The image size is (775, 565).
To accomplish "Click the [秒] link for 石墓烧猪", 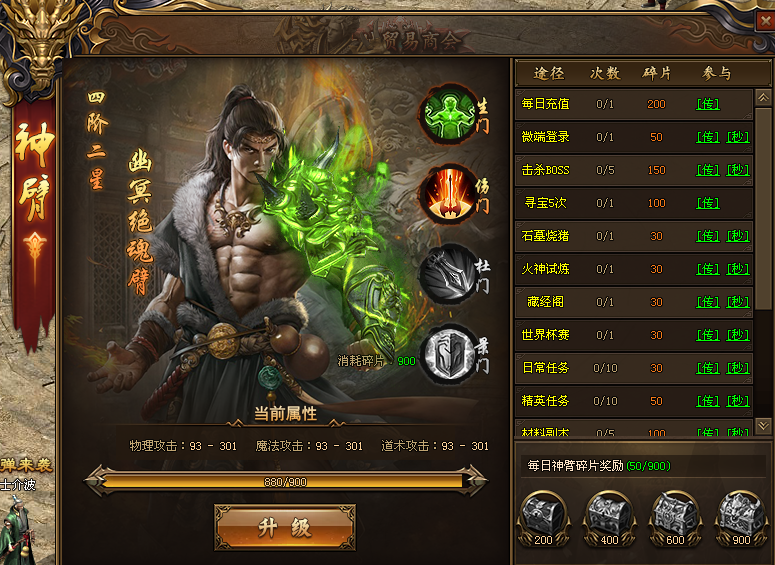I will [x=738, y=236].
